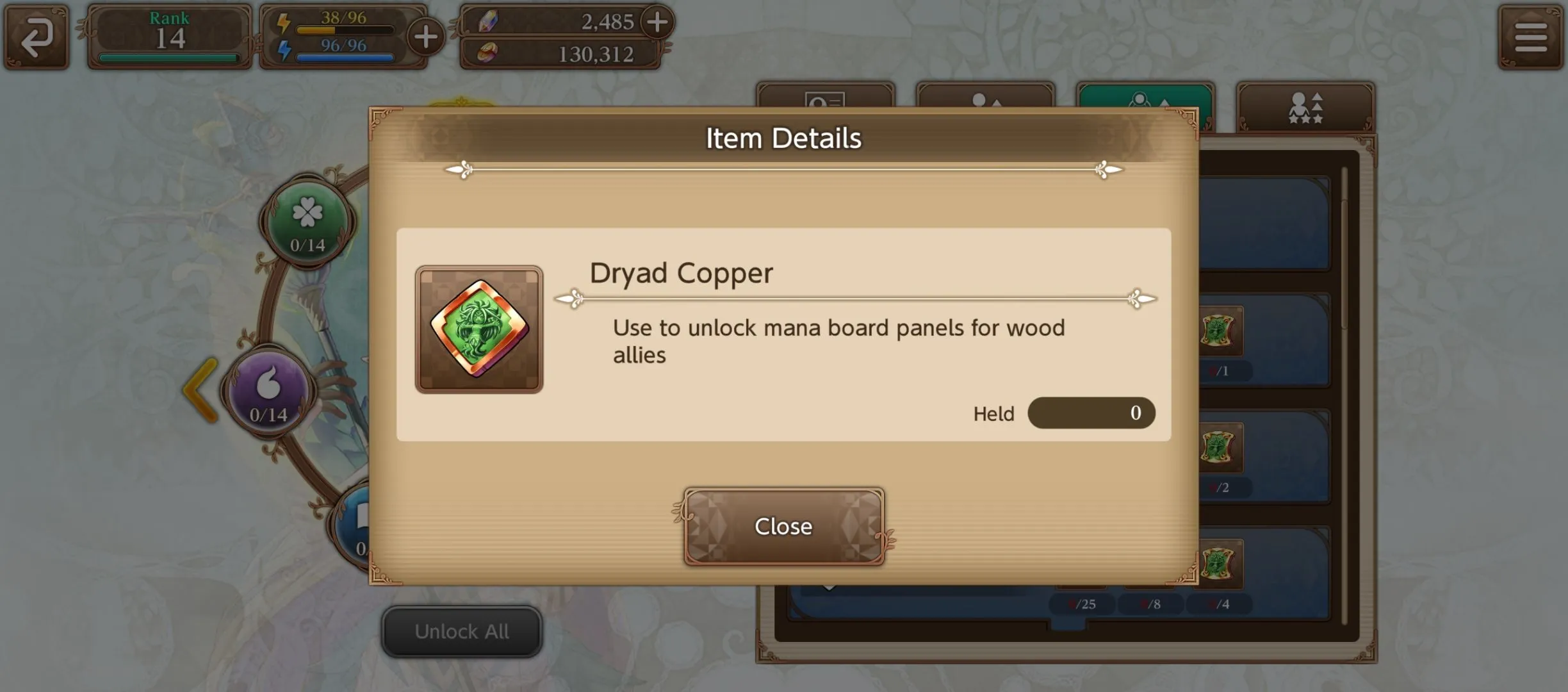Click the Dryad Copper item icon

(x=479, y=329)
